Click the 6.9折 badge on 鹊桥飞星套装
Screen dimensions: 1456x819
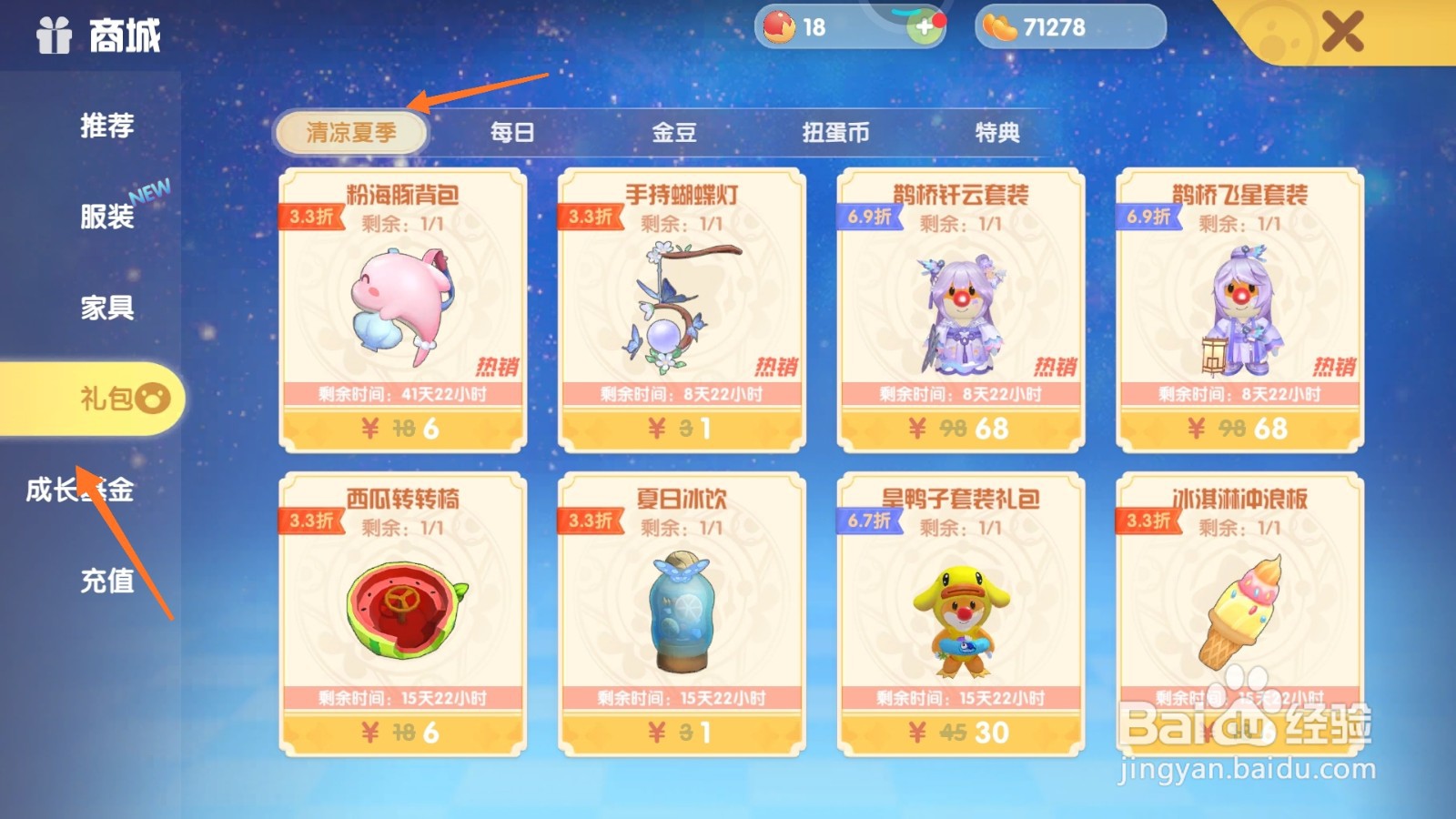coord(1149,218)
